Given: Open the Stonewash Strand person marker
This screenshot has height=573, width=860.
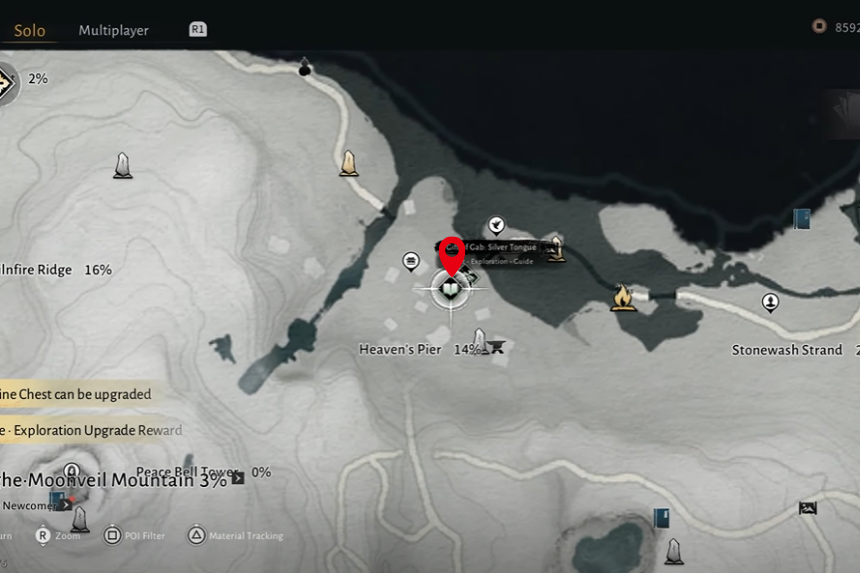Looking at the screenshot, I should (x=770, y=301).
